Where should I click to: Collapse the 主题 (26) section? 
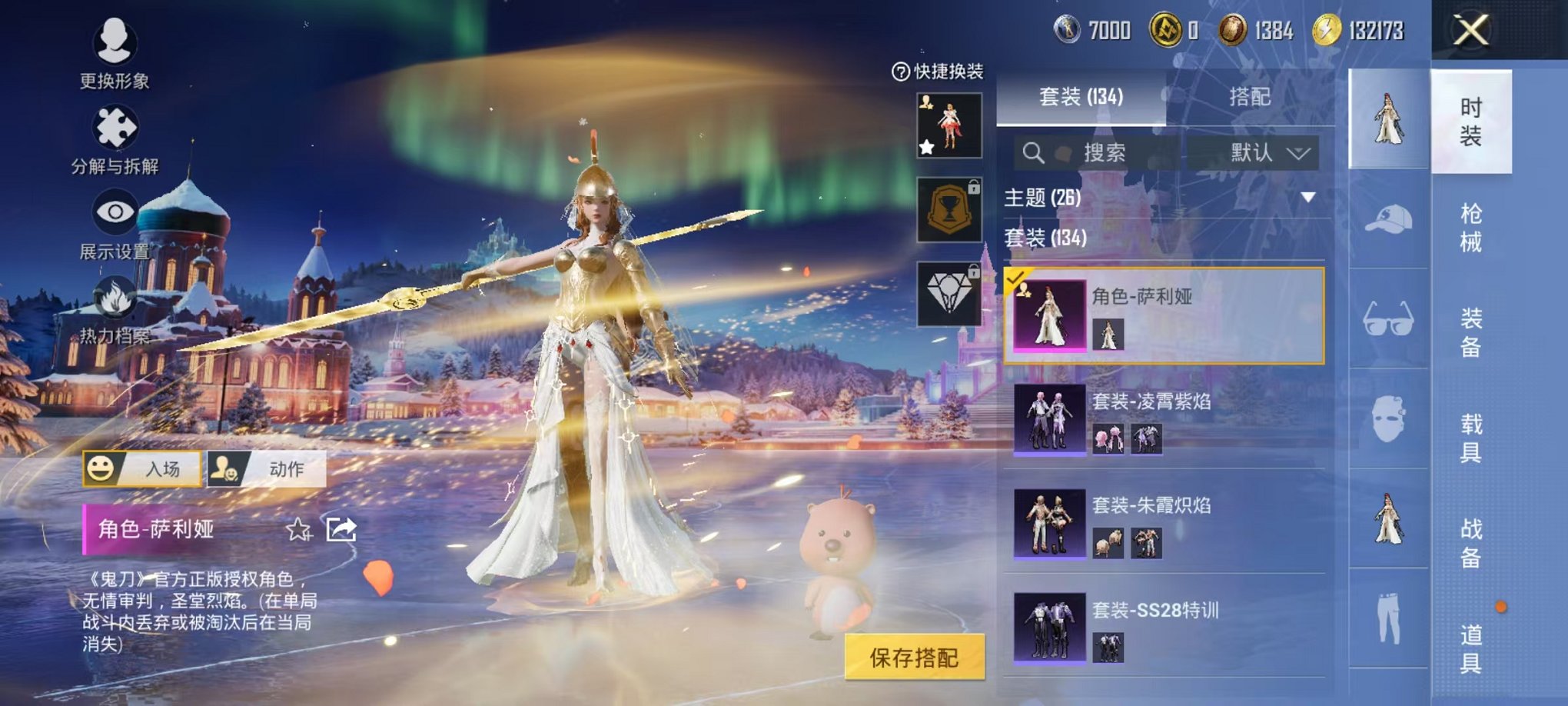[1307, 196]
